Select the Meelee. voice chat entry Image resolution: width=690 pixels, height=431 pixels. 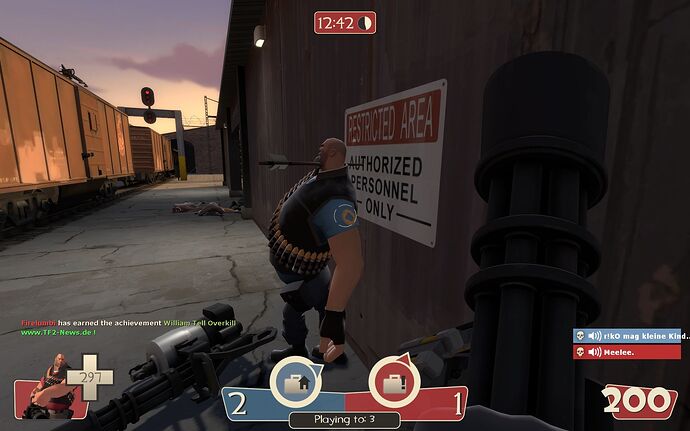coord(627,351)
